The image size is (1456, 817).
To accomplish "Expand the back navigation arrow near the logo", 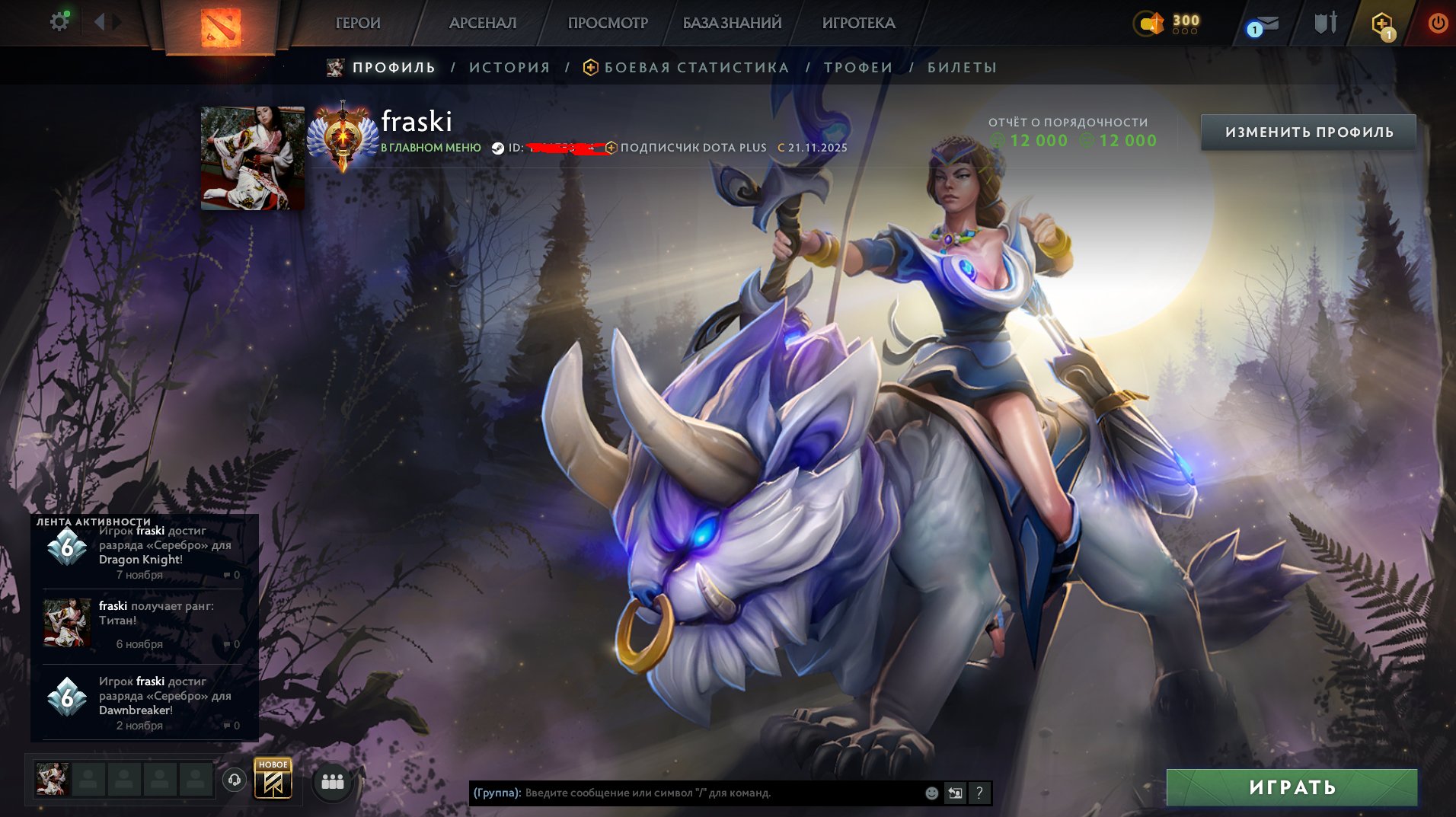I will click(100, 21).
